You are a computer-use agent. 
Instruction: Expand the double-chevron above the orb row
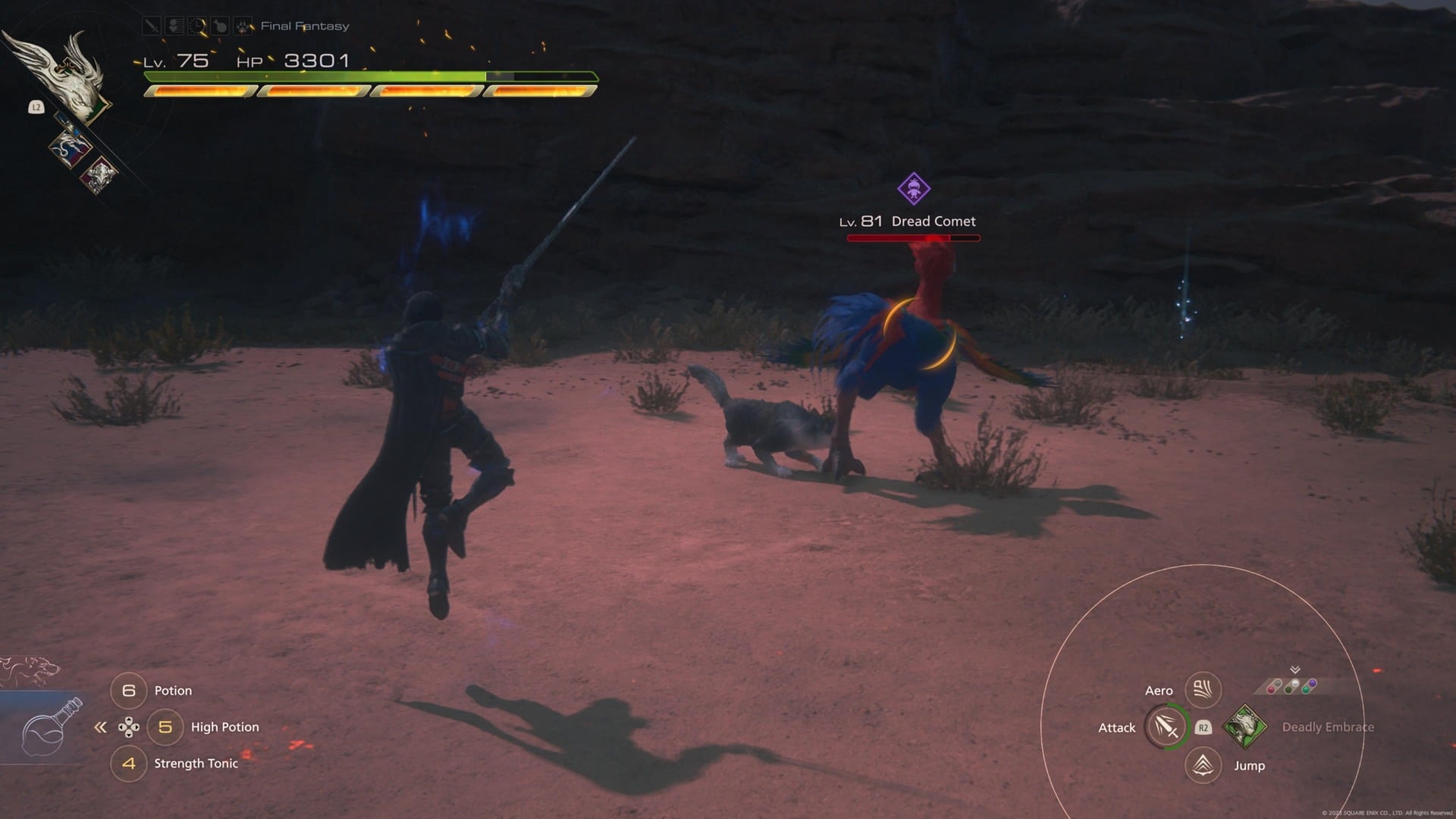pyautogui.click(x=1294, y=669)
